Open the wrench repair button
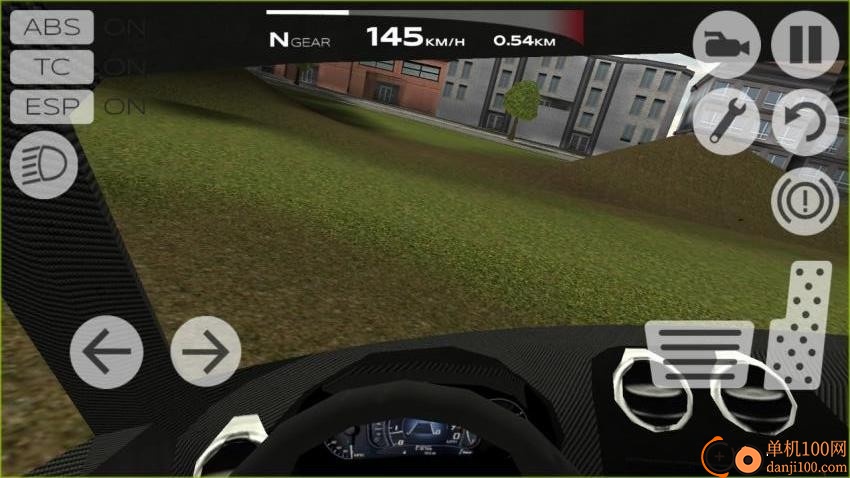Image resolution: width=850 pixels, height=478 pixels. (727, 122)
